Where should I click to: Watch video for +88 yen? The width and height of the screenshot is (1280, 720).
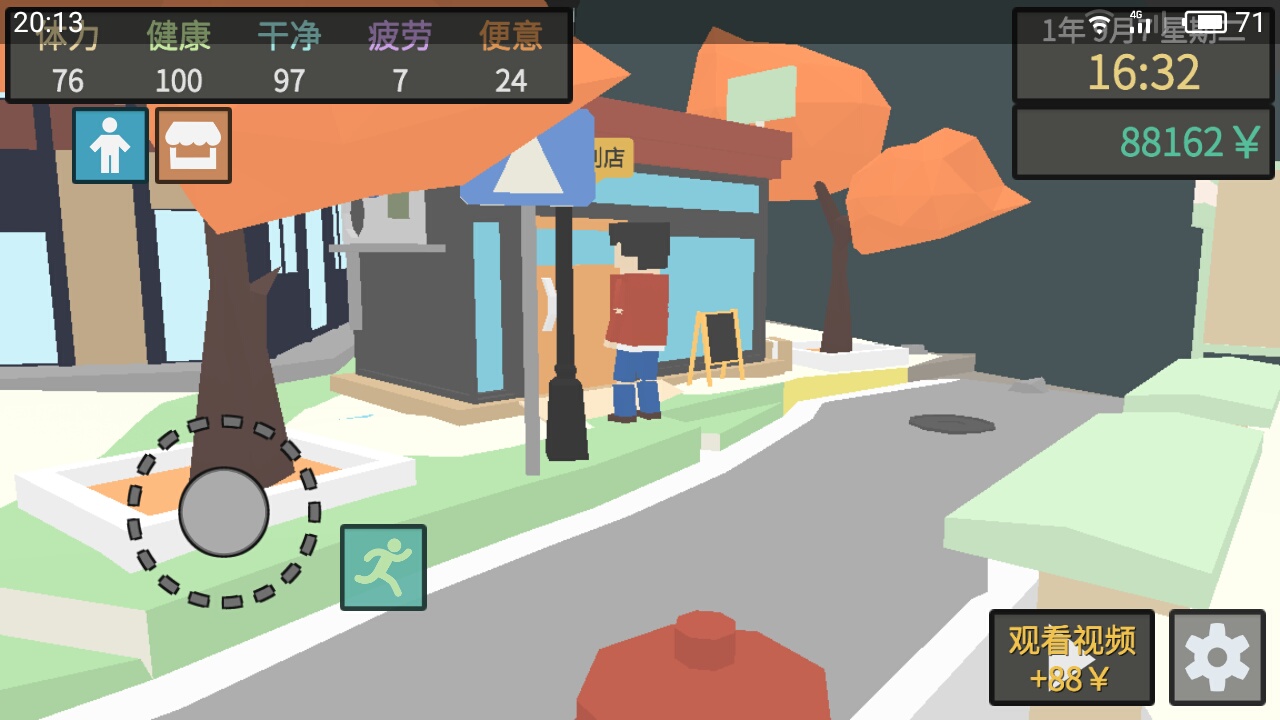point(1071,658)
